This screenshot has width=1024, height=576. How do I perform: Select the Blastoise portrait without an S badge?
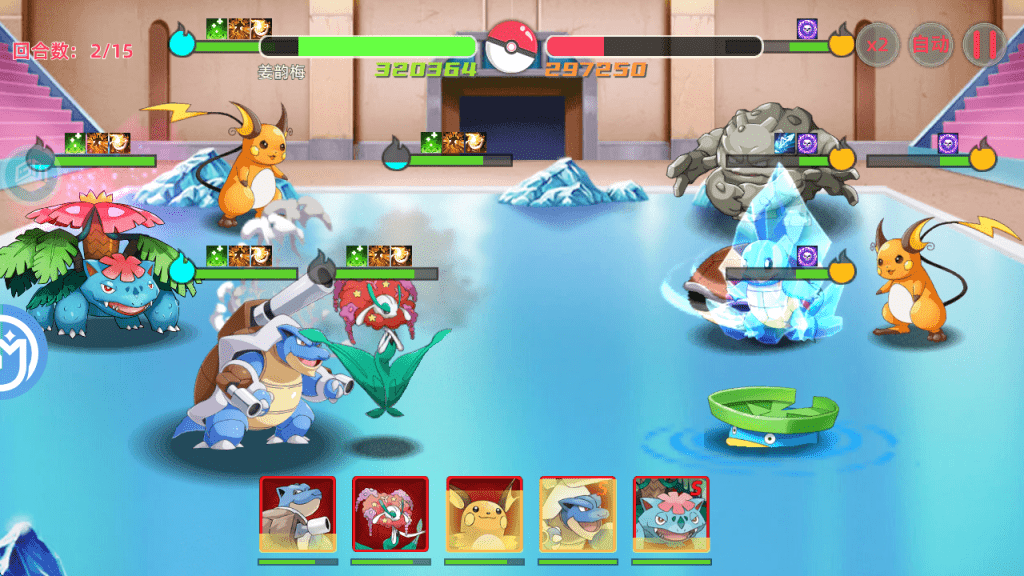(x=297, y=514)
